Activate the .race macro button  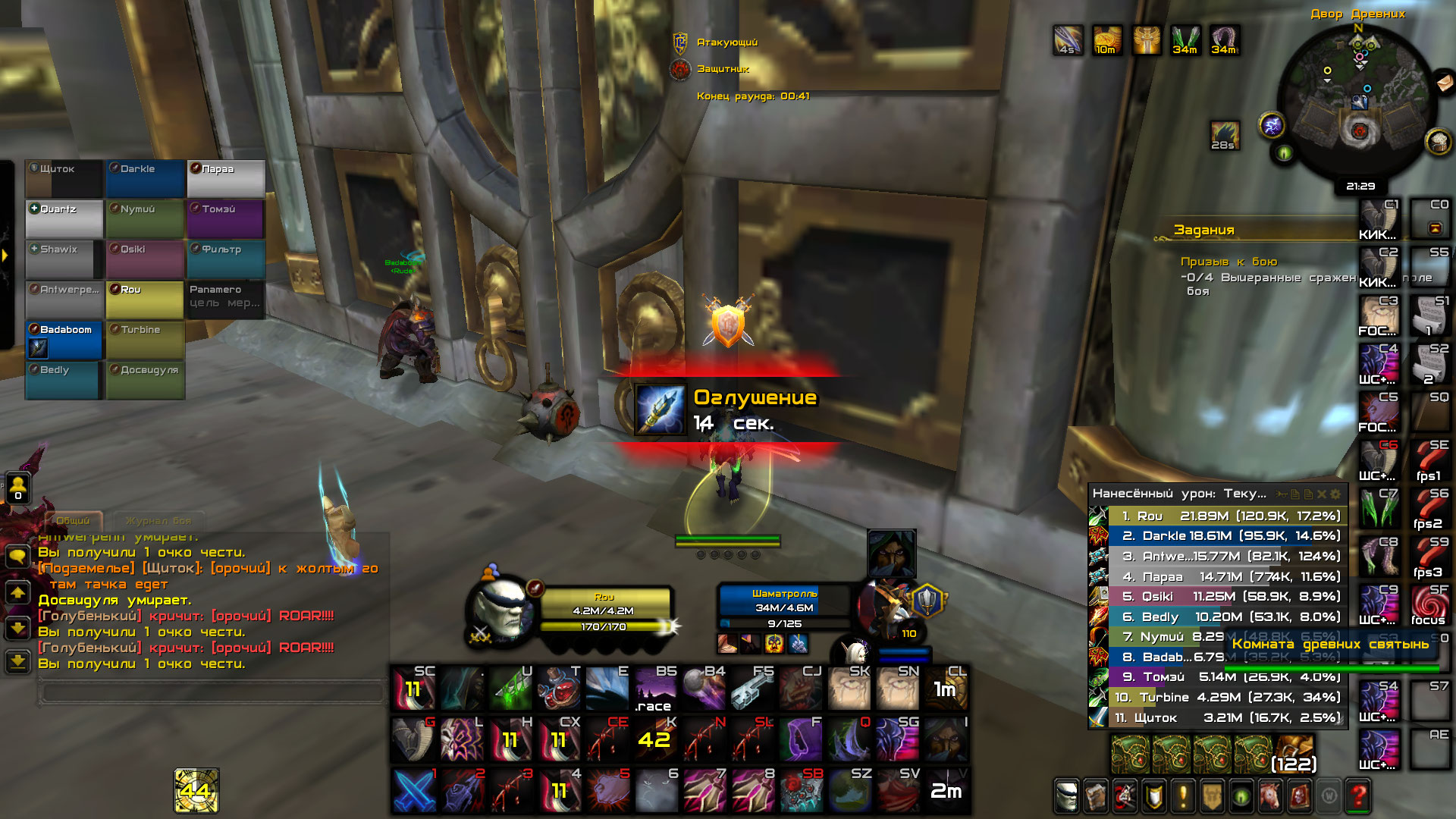(x=654, y=689)
